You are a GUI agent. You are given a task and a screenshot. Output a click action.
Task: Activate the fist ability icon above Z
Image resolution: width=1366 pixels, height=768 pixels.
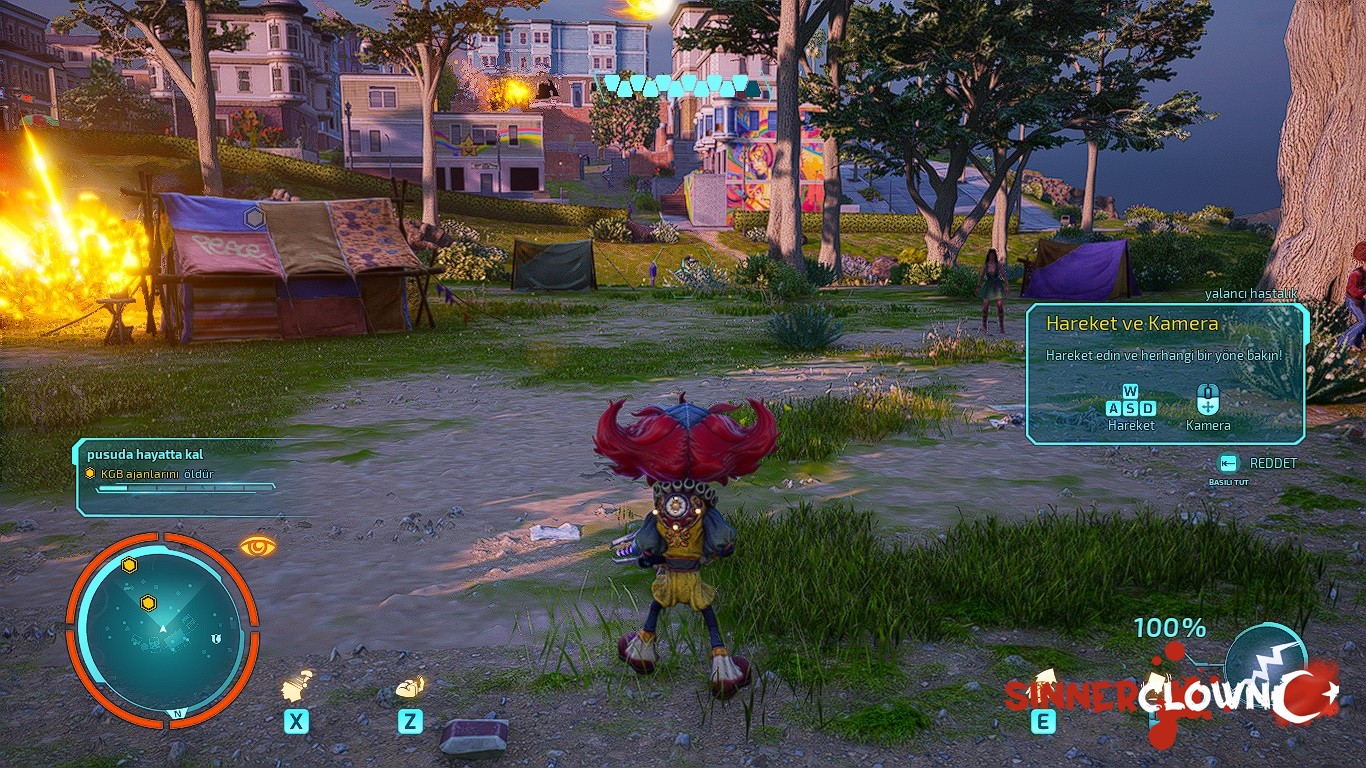click(x=411, y=687)
